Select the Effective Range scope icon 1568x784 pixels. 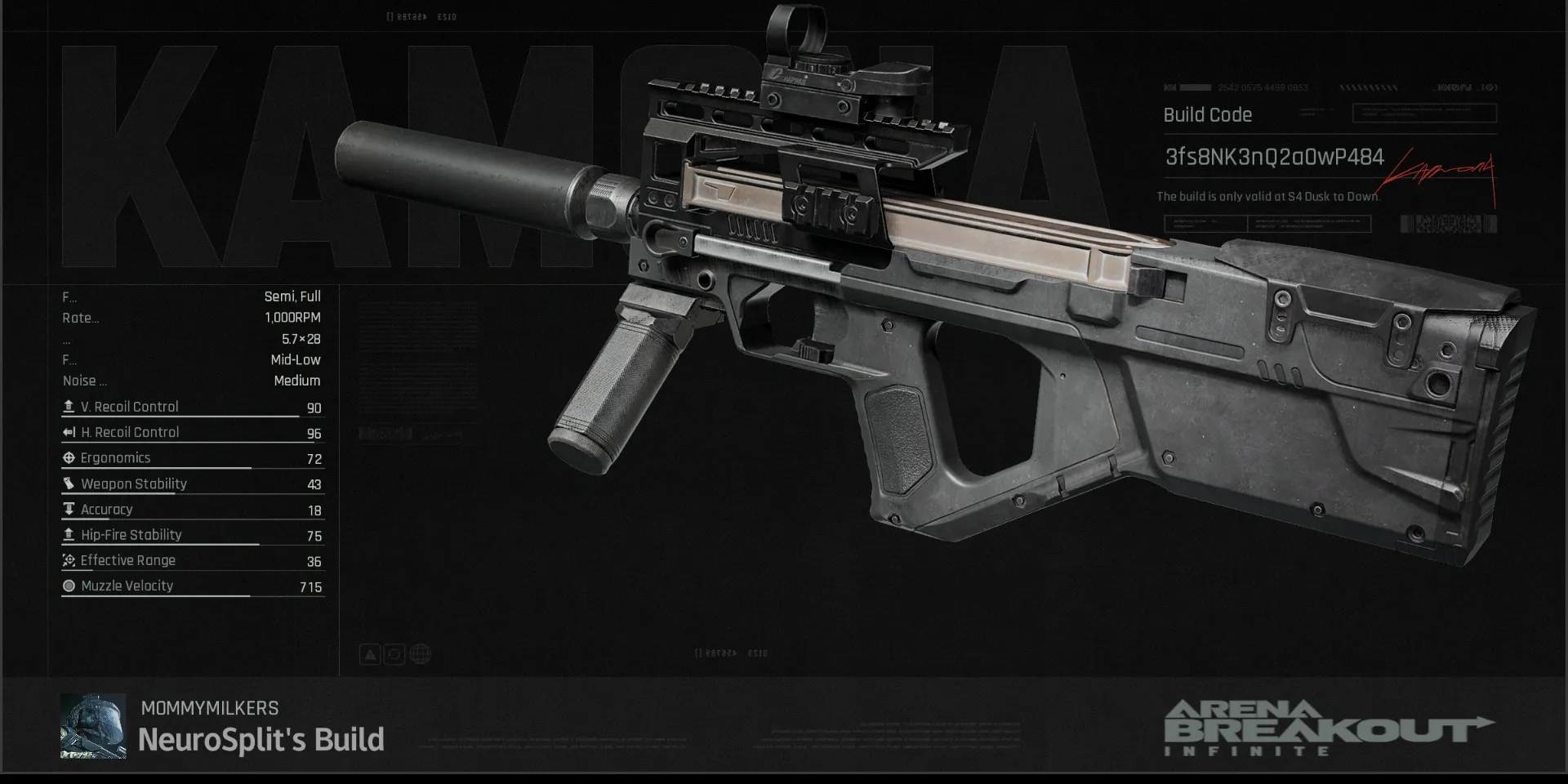click(x=69, y=560)
